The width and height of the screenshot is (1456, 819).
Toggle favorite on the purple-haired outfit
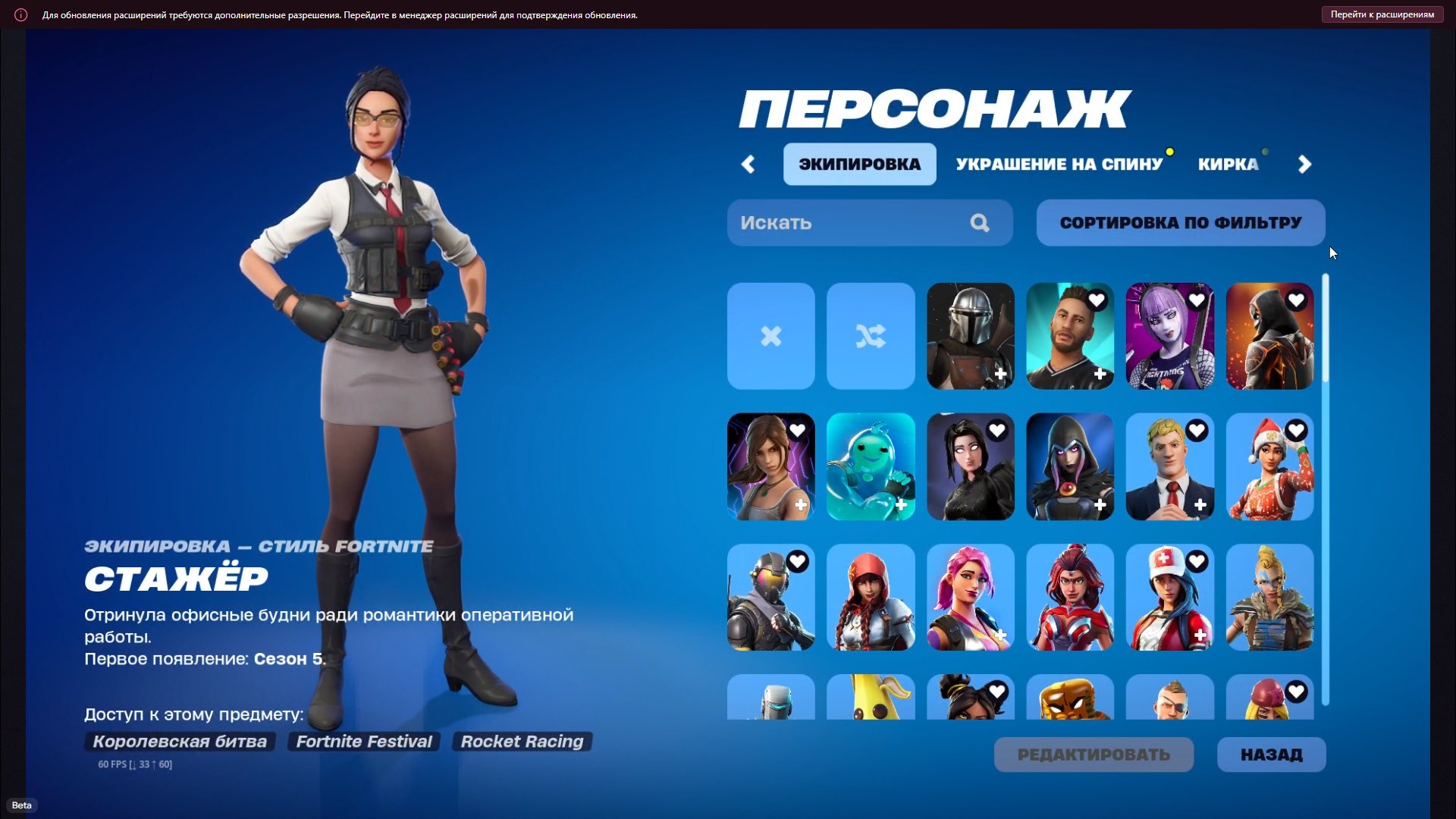click(x=1197, y=300)
